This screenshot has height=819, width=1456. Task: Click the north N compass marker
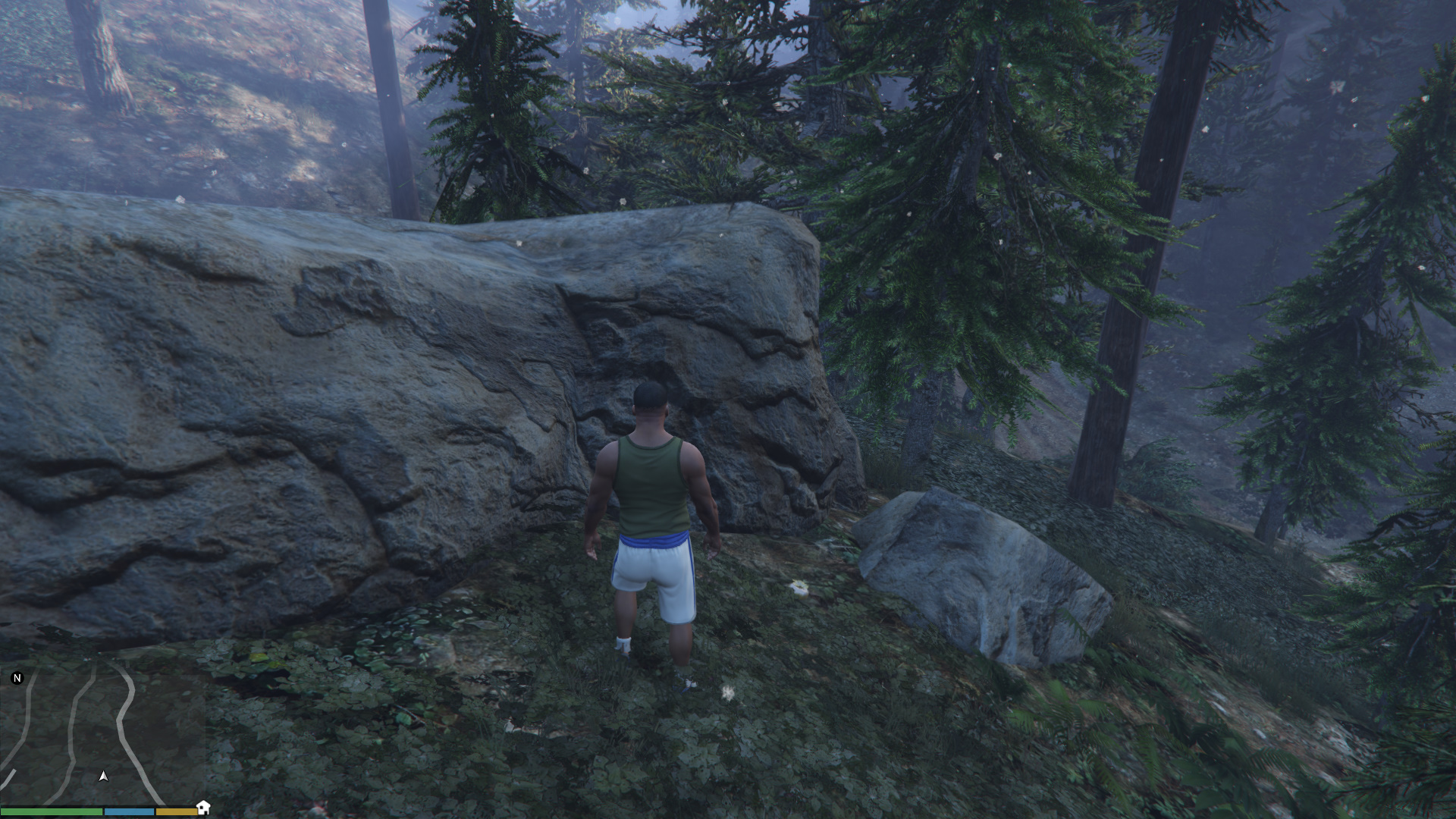pyautogui.click(x=17, y=678)
